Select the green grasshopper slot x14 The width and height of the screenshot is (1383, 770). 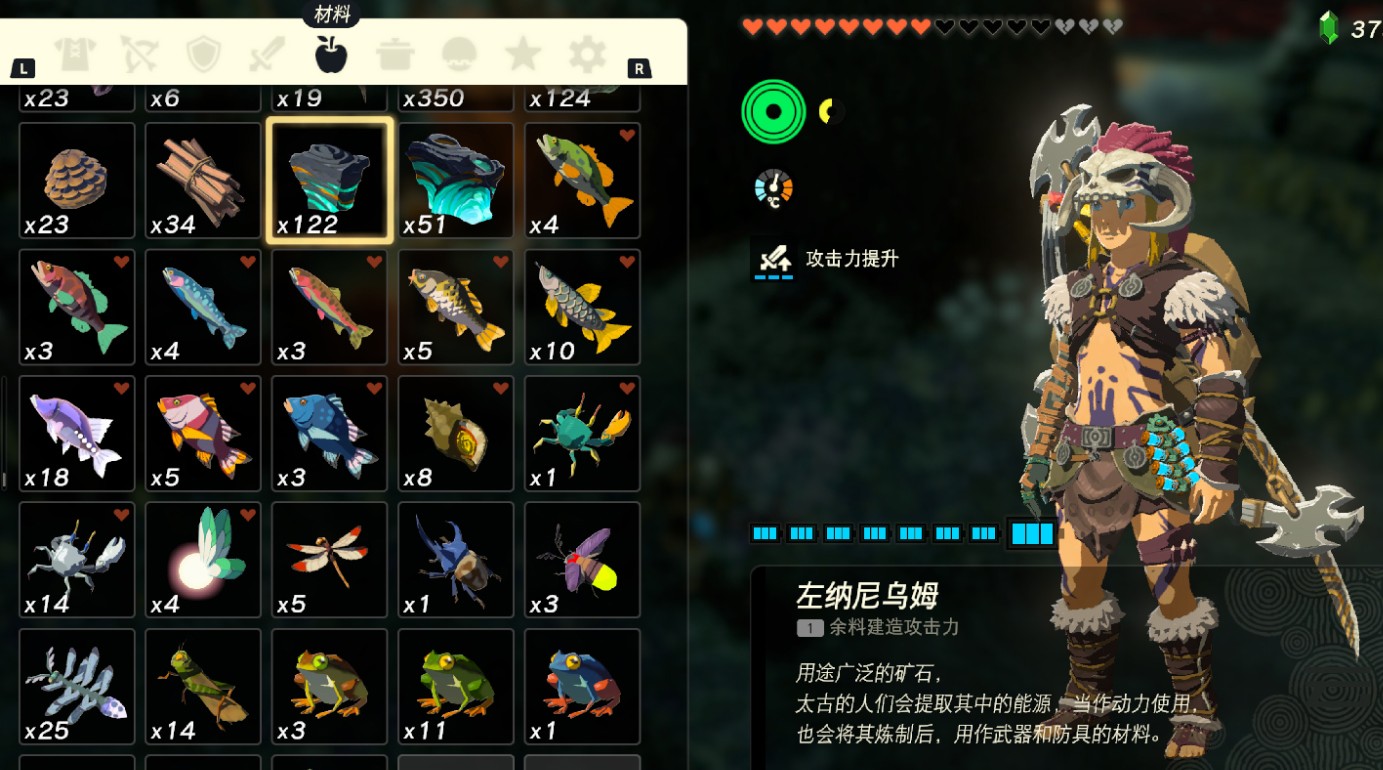pyautogui.click(x=203, y=687)
